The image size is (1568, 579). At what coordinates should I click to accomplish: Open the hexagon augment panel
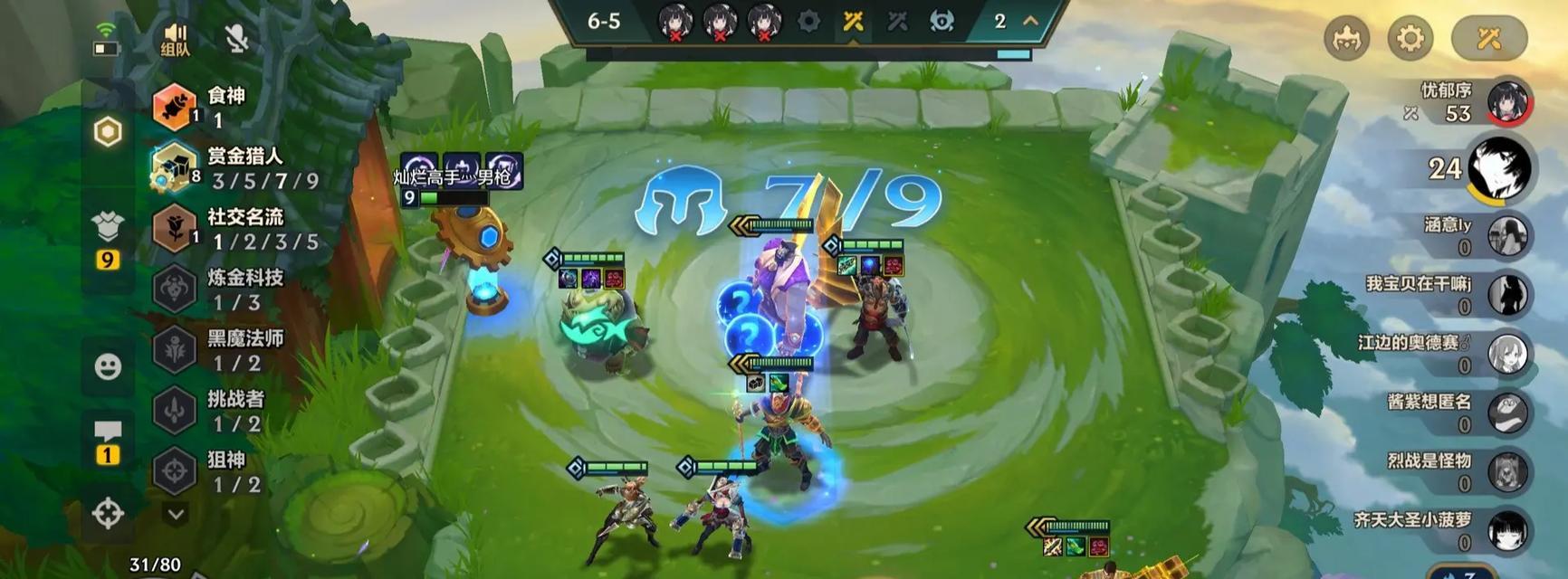pos(108,132)
